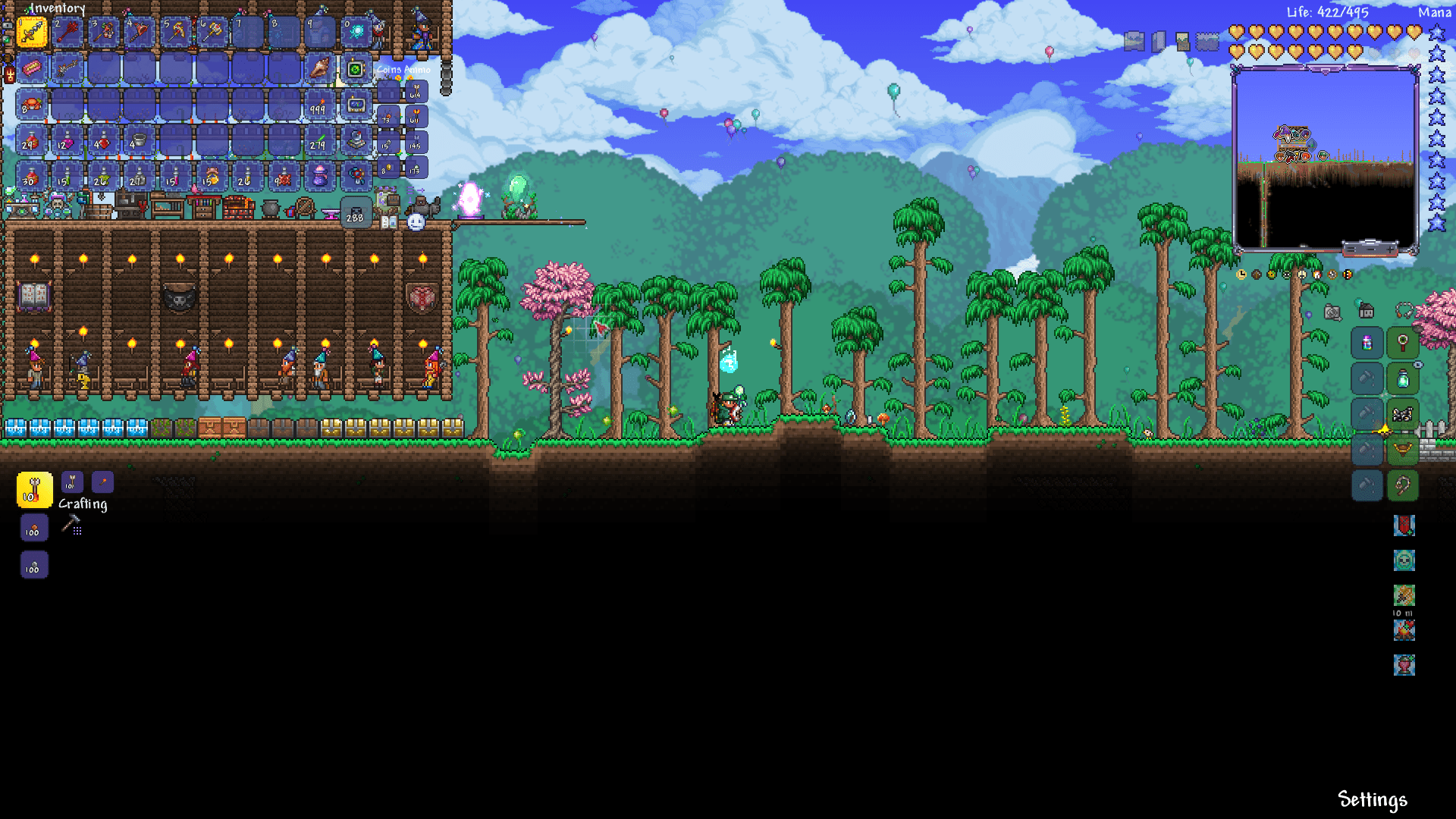Click the ore chunk info icon on the right sidebar

point(1402,415)
